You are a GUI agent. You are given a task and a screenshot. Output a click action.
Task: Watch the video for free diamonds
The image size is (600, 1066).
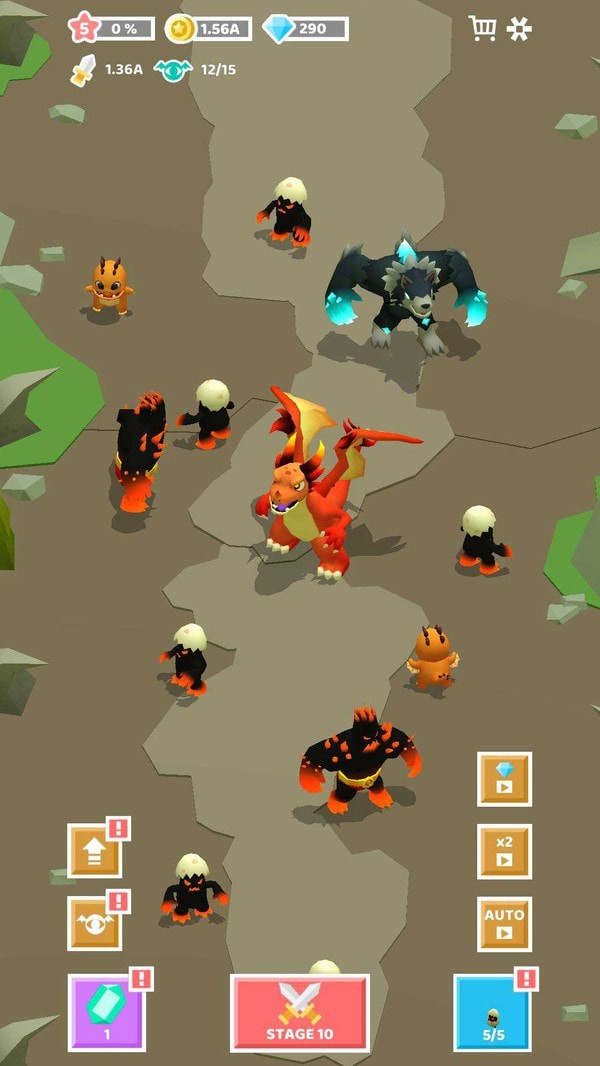[x=504, y=779]
